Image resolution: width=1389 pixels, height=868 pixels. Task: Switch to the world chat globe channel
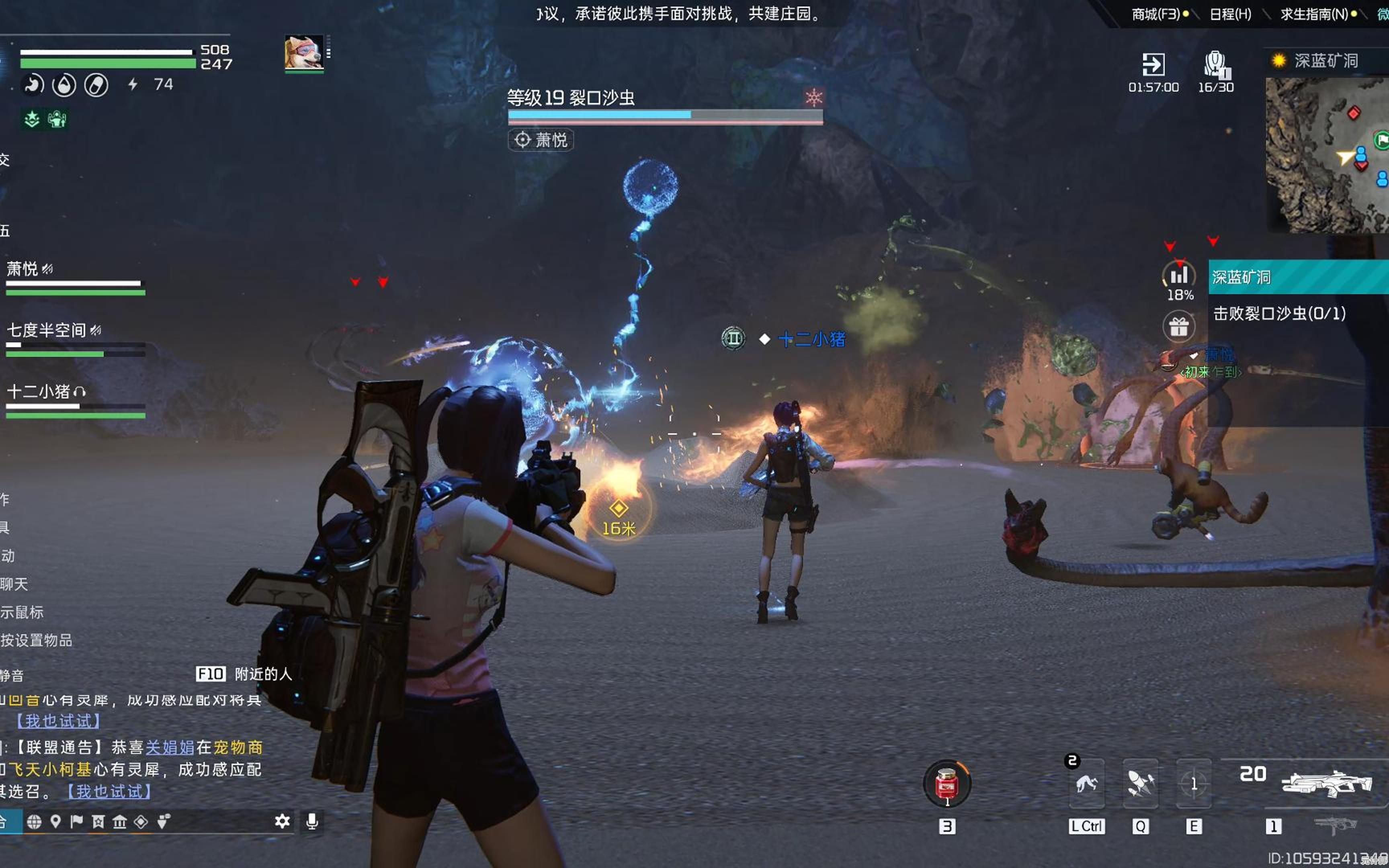point(34,822)
